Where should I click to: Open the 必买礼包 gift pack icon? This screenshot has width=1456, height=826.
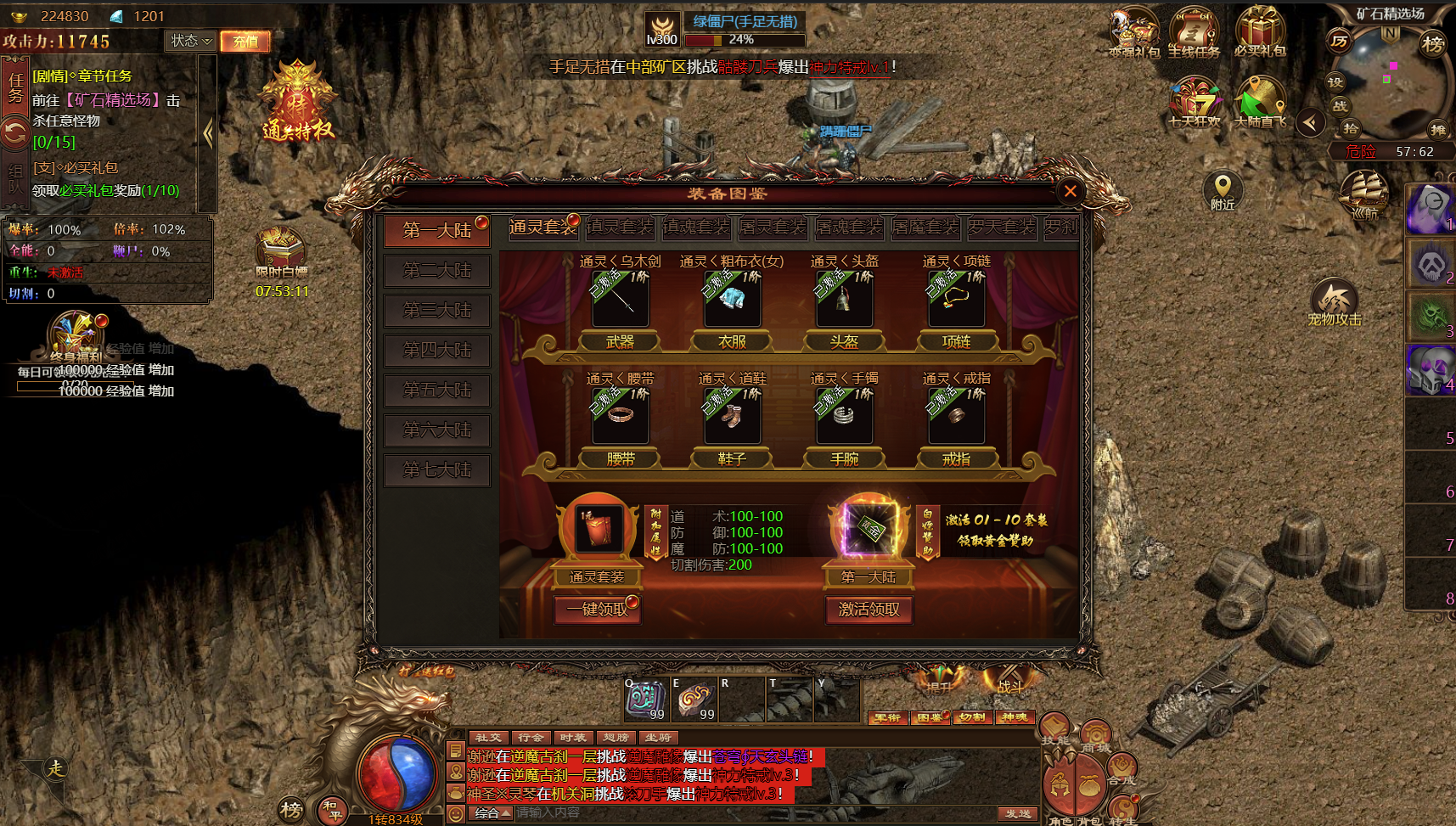1260,32
